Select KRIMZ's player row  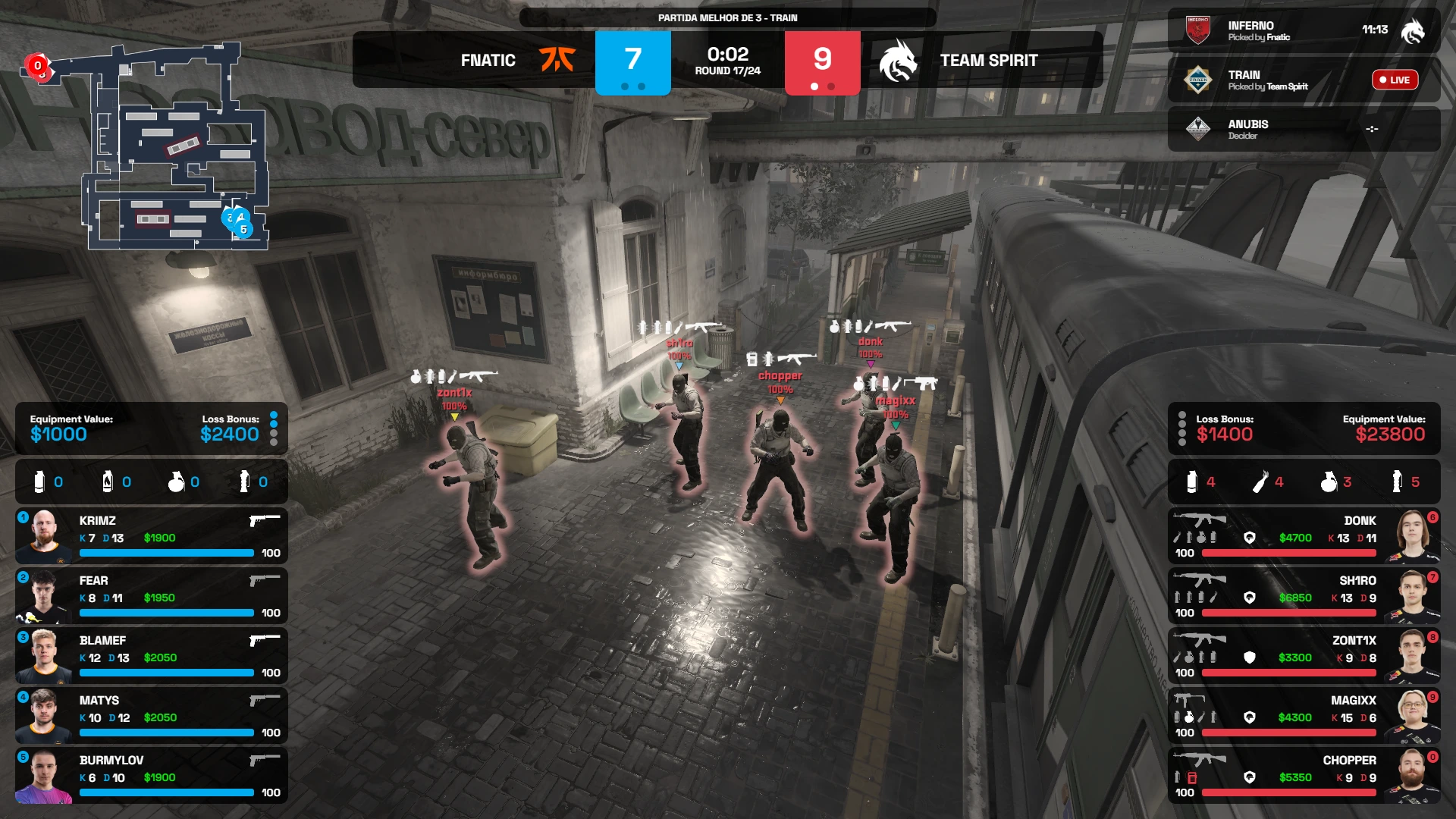pos(152,536)
